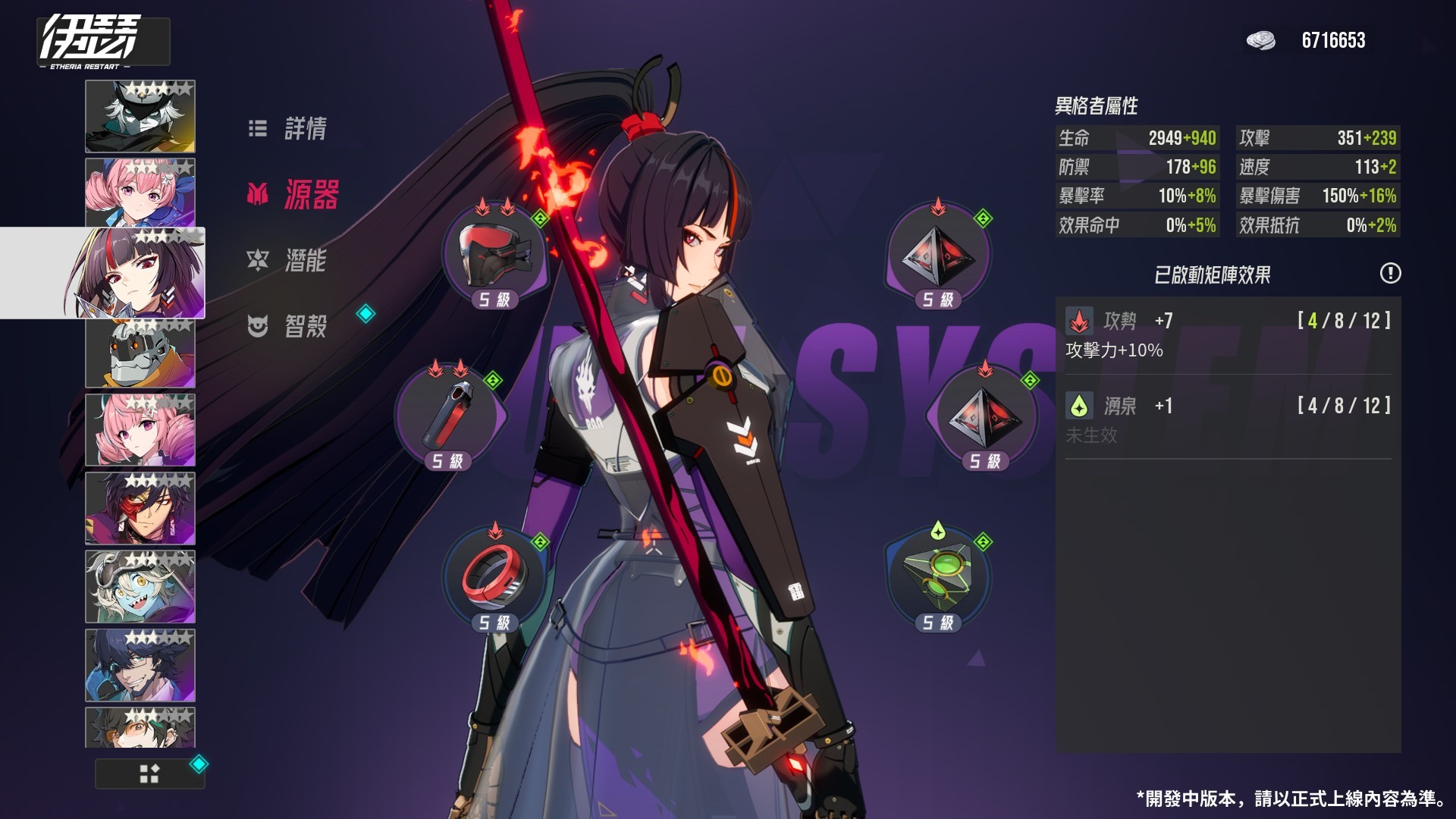The width and height of the screenshot is (1456, 819).
Task: Select the eyepatch dark-haired character portrait
Action: (140, 509)
